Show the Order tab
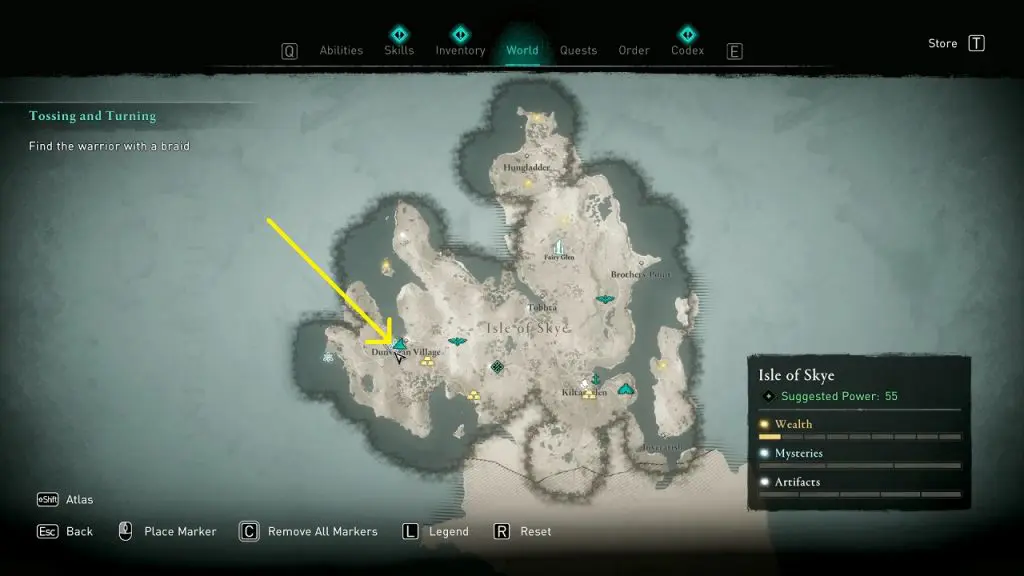1024x576 pixels. pos(634,51)
